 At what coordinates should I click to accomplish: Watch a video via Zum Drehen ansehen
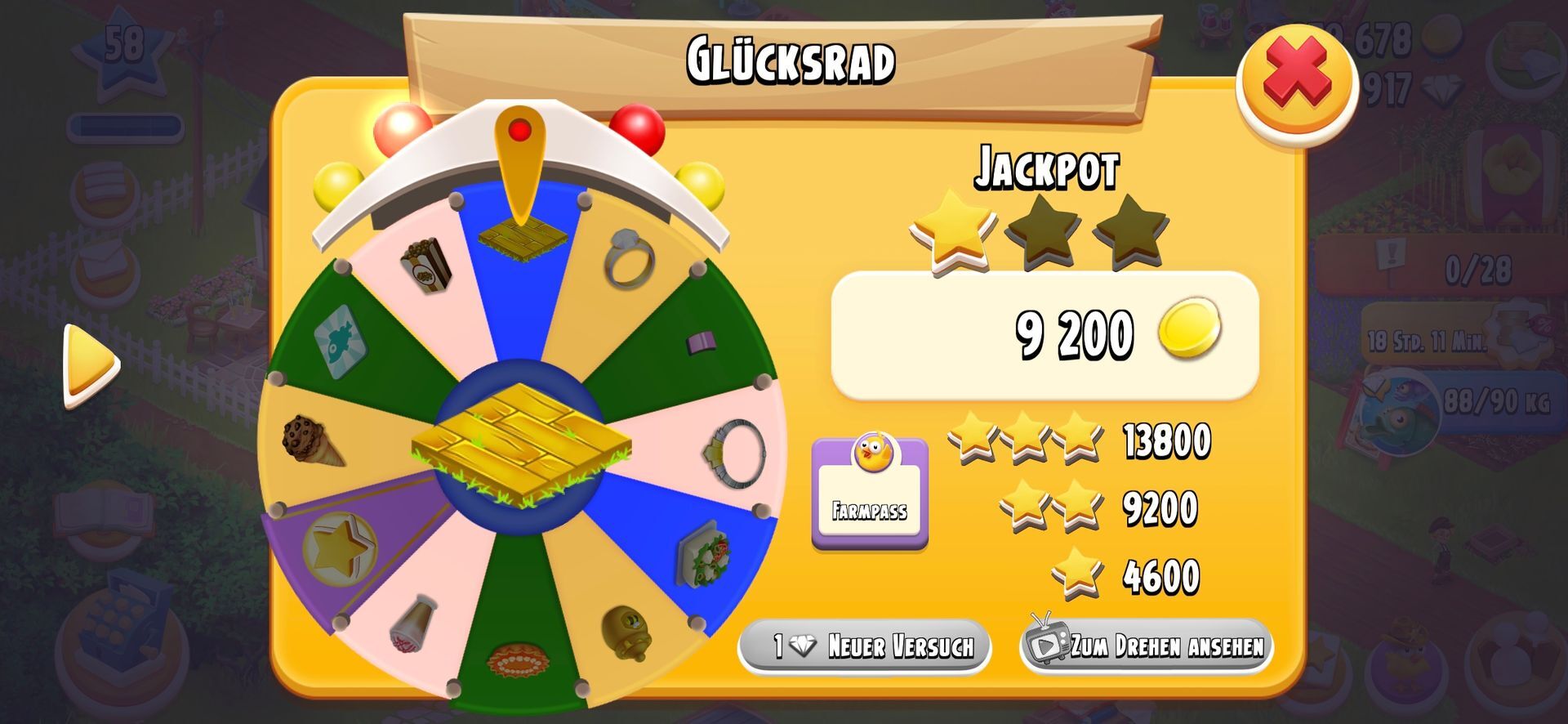click(x=1147, y=647)
